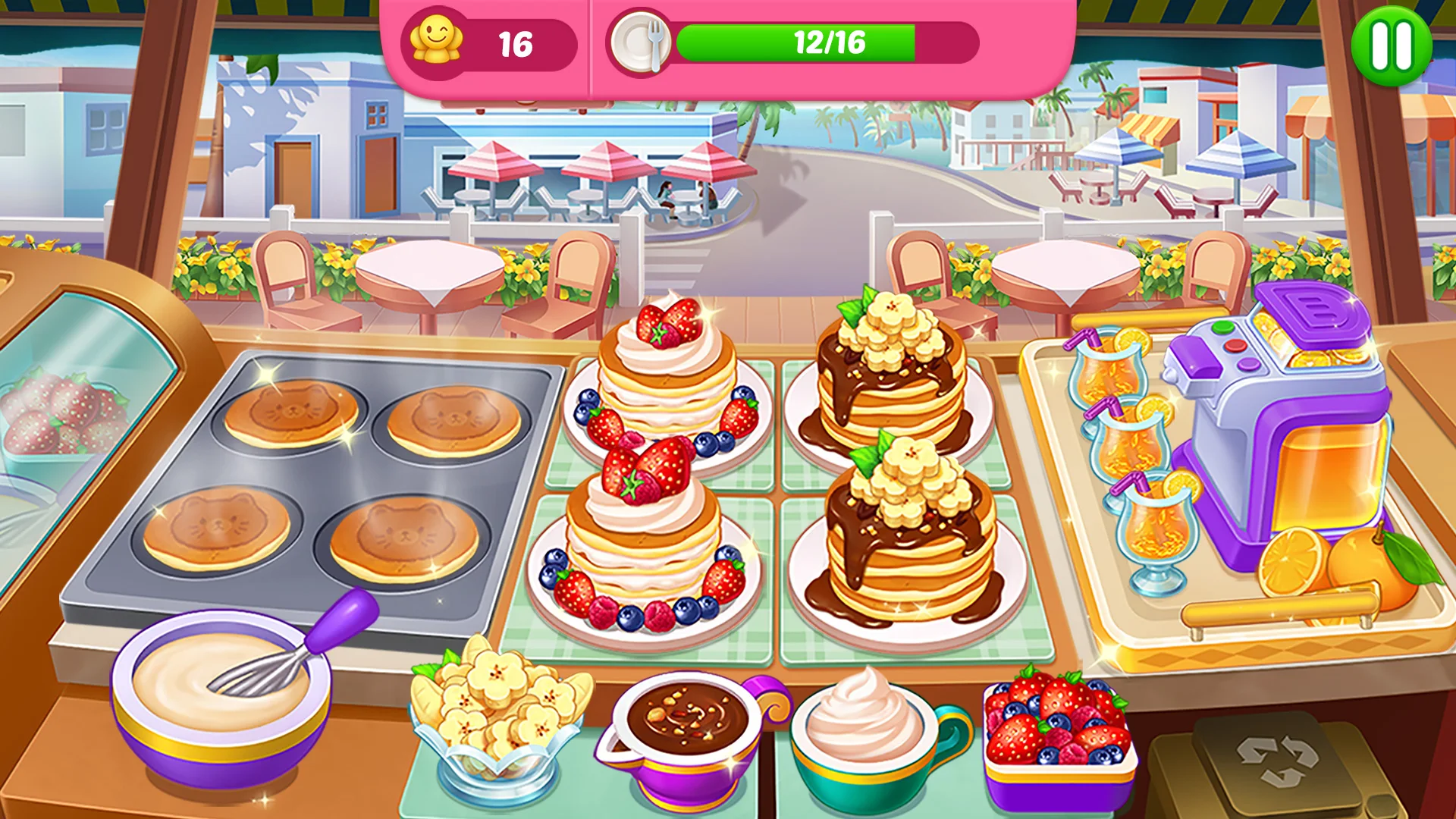The width and height of the screenshot is (1456, 819).
Task: Click the recycle trash bin
Action: (x=1278, y=762)
